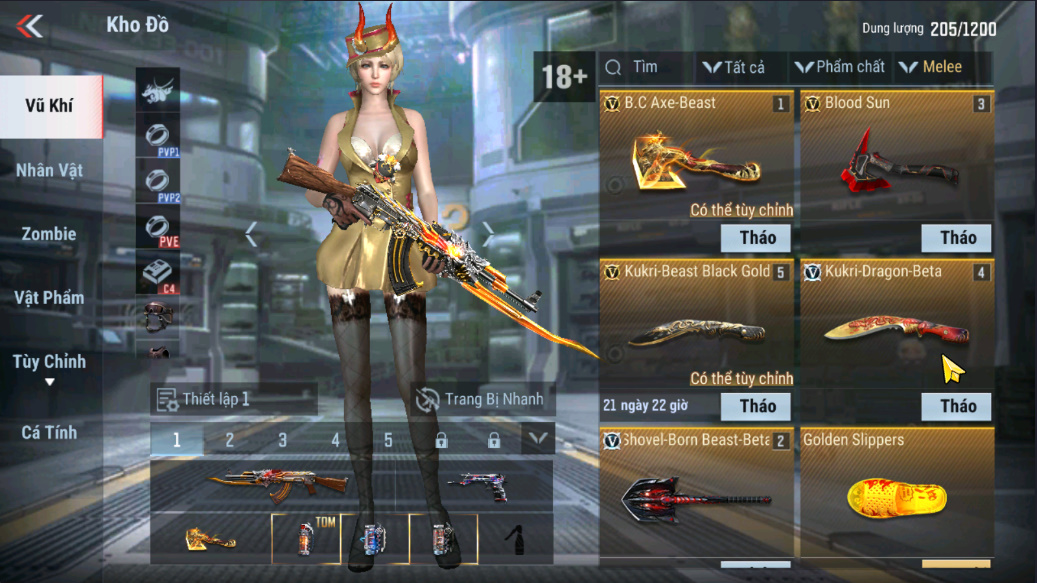Screen dimensions: 1037x583
Task: Switch to loadout slot 2
Action: pos(229,440)
